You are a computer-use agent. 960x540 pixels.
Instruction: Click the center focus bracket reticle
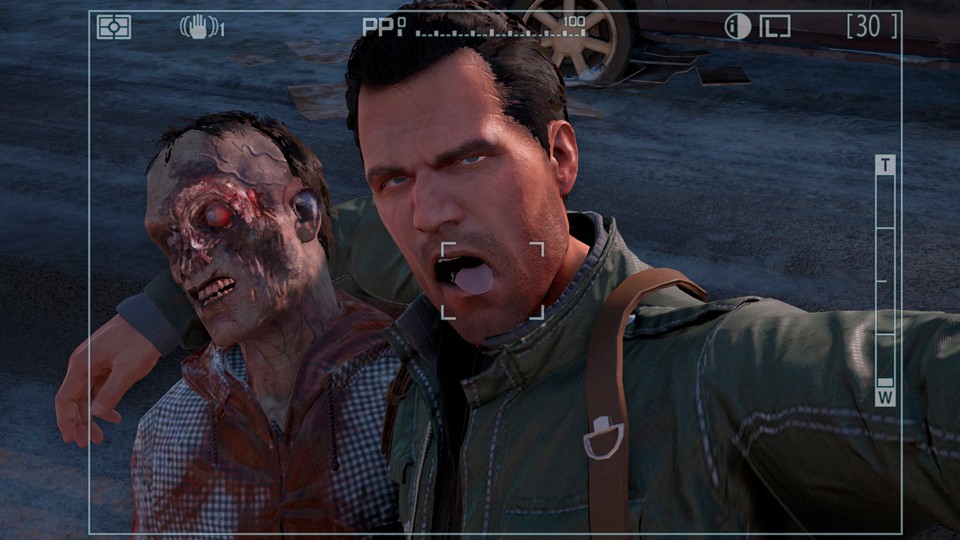493,280
